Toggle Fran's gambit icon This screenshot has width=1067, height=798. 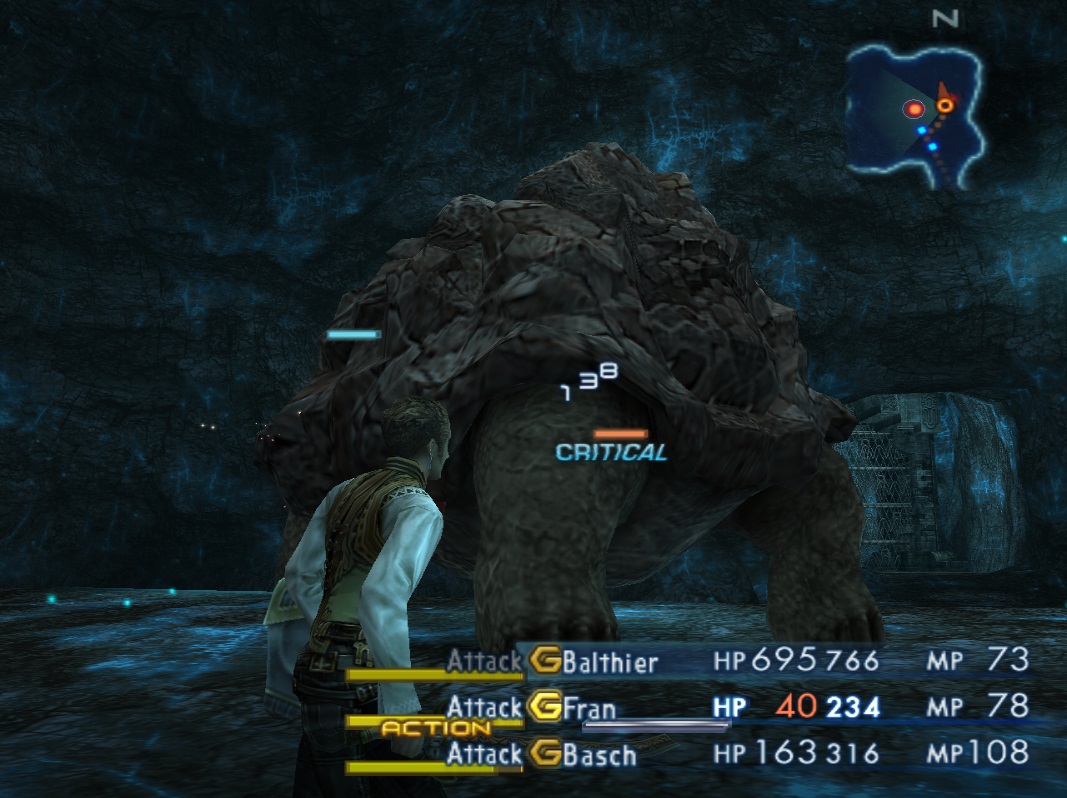click(546, 707)
